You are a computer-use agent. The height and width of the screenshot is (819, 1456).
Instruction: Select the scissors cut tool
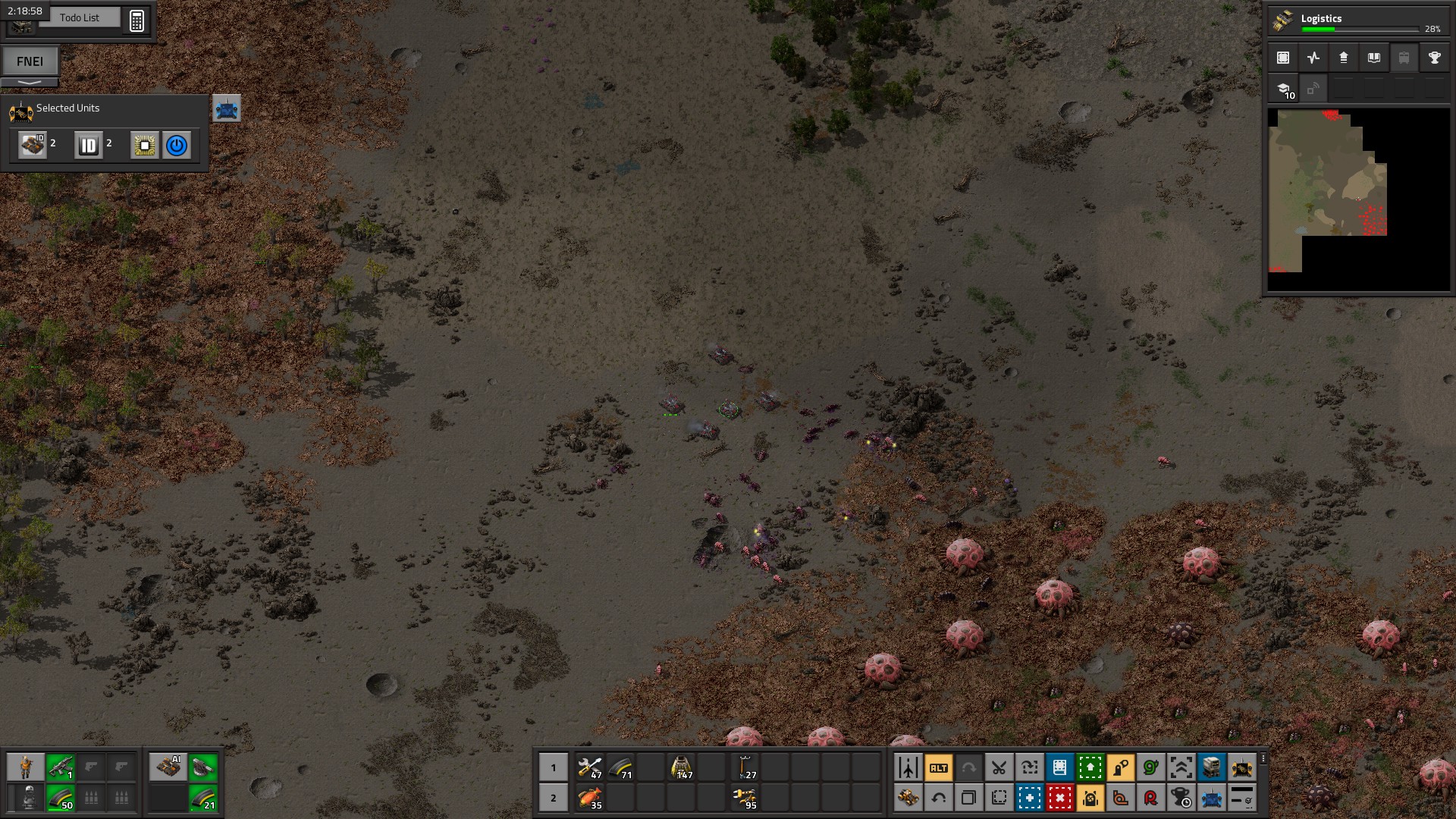pyautogui.click(x=999, y=767)
